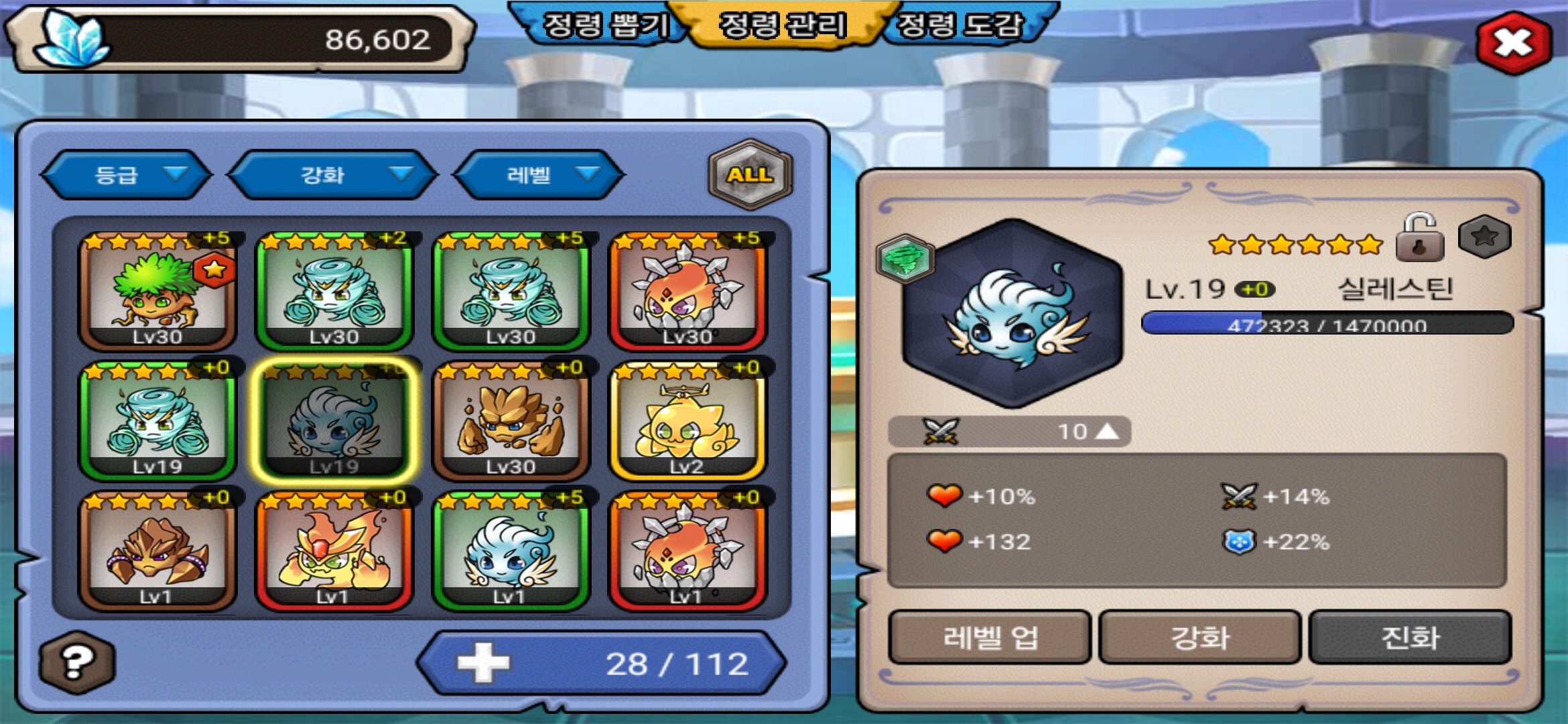This screenshot has width=1568, height=724.
Task: Tap the 레벨 업 button
Action: 990,637
